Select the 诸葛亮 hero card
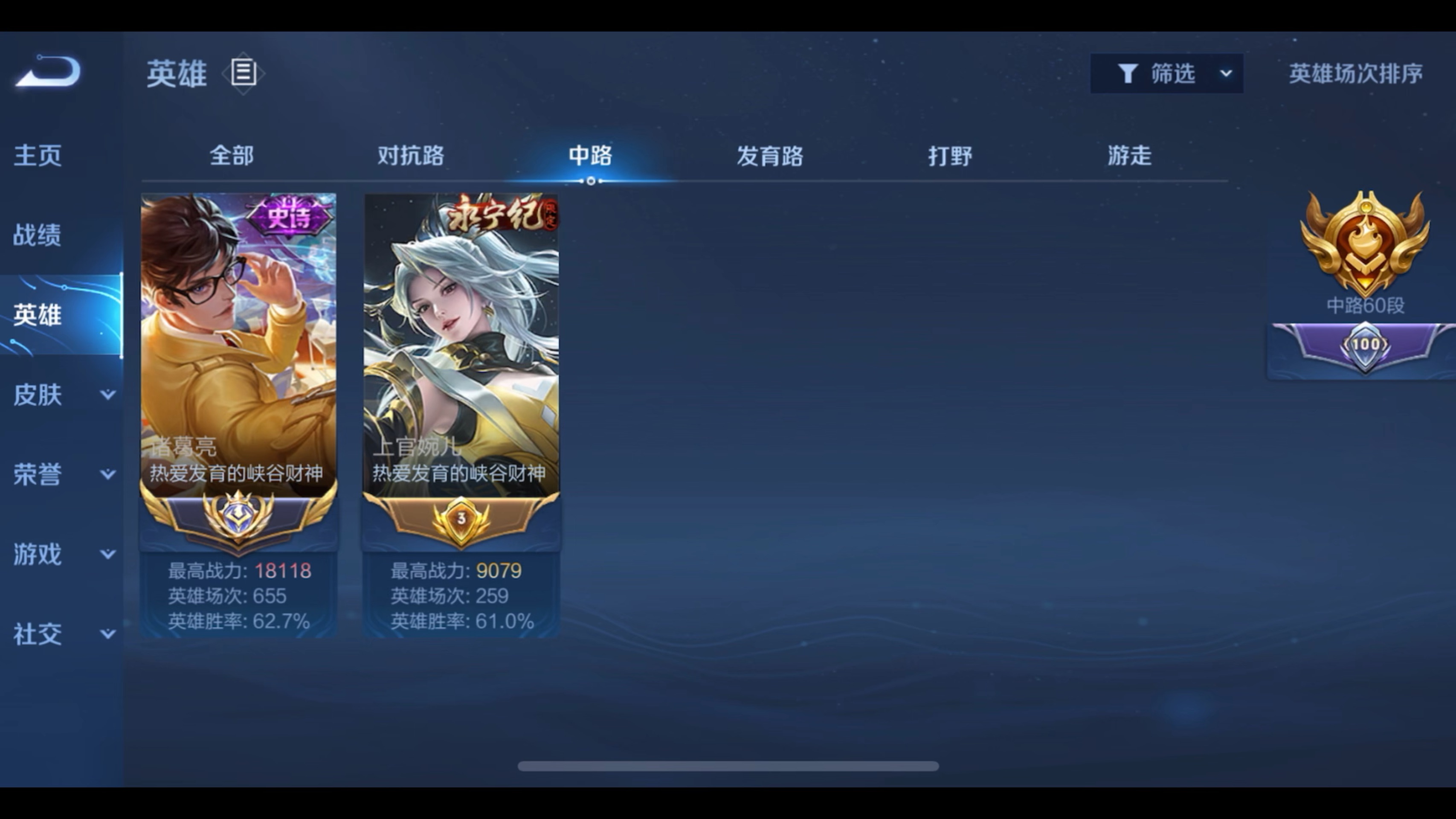This screenshot has width=1456, height=819. [239, 367]
